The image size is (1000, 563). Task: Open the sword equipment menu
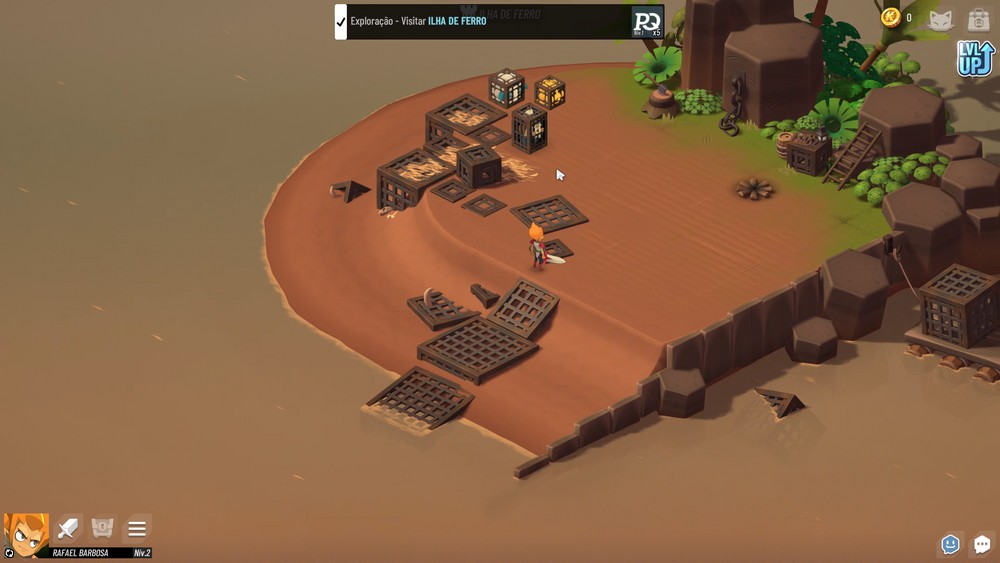pos(69,528)
